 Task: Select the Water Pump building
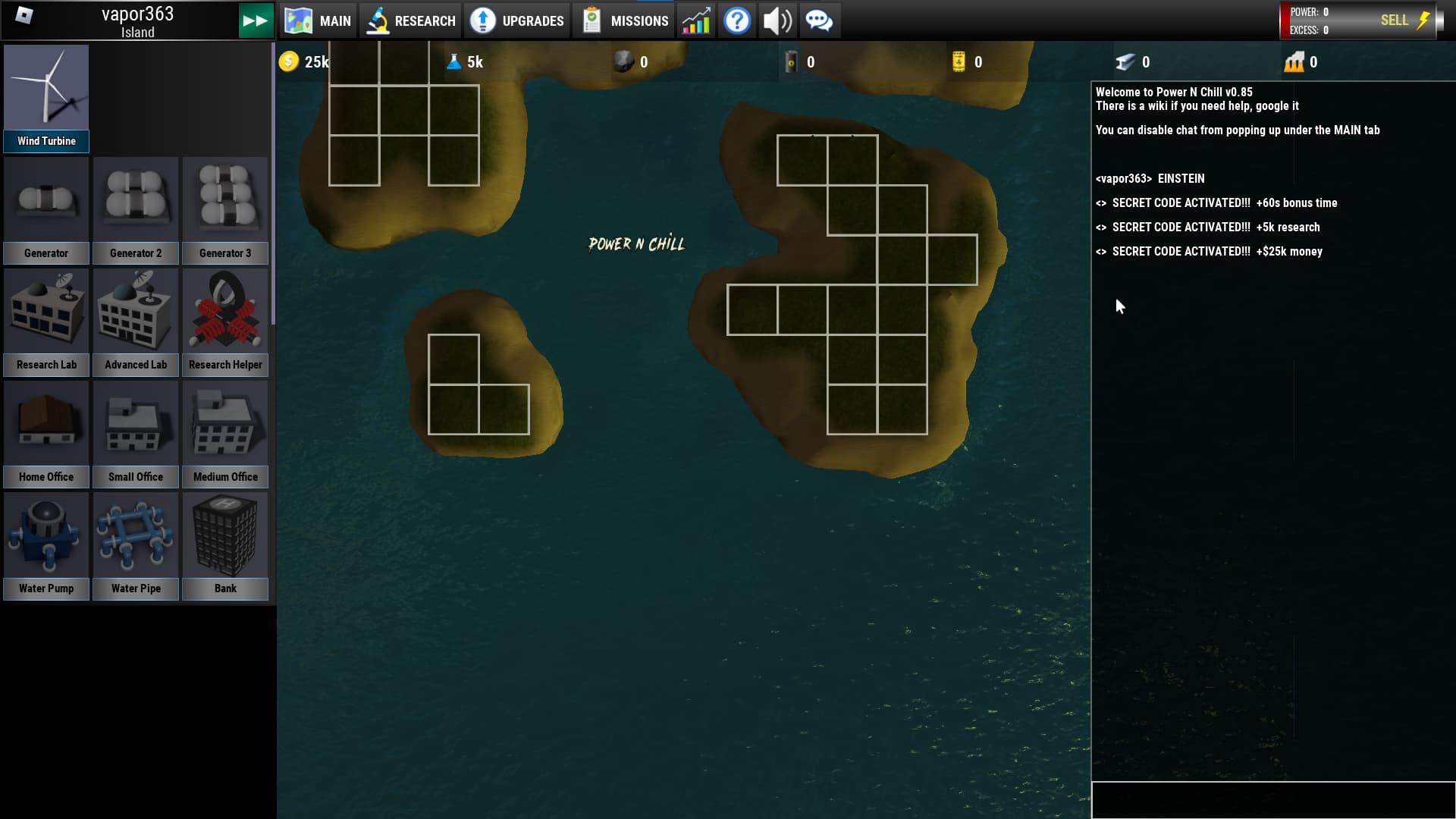tap(46, 545)
